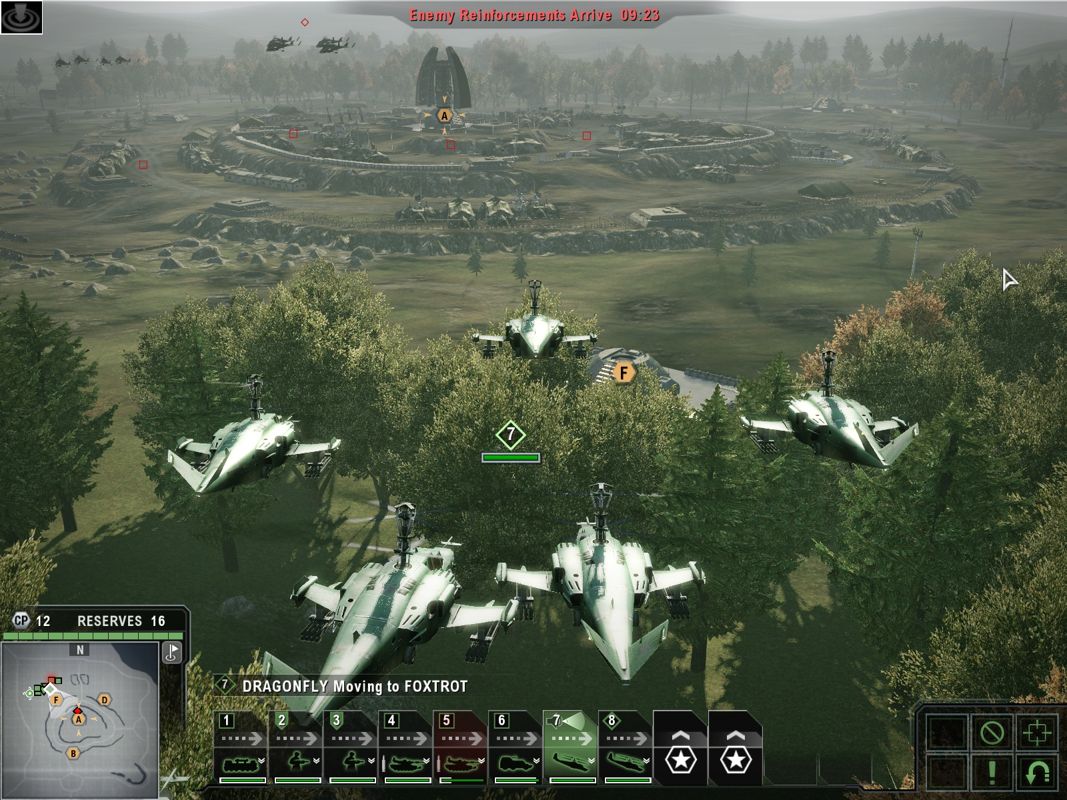This screenshot has width=1067, height=800.
Task: Select the red-highlighted unit group 5
Action: coord(460,748)
